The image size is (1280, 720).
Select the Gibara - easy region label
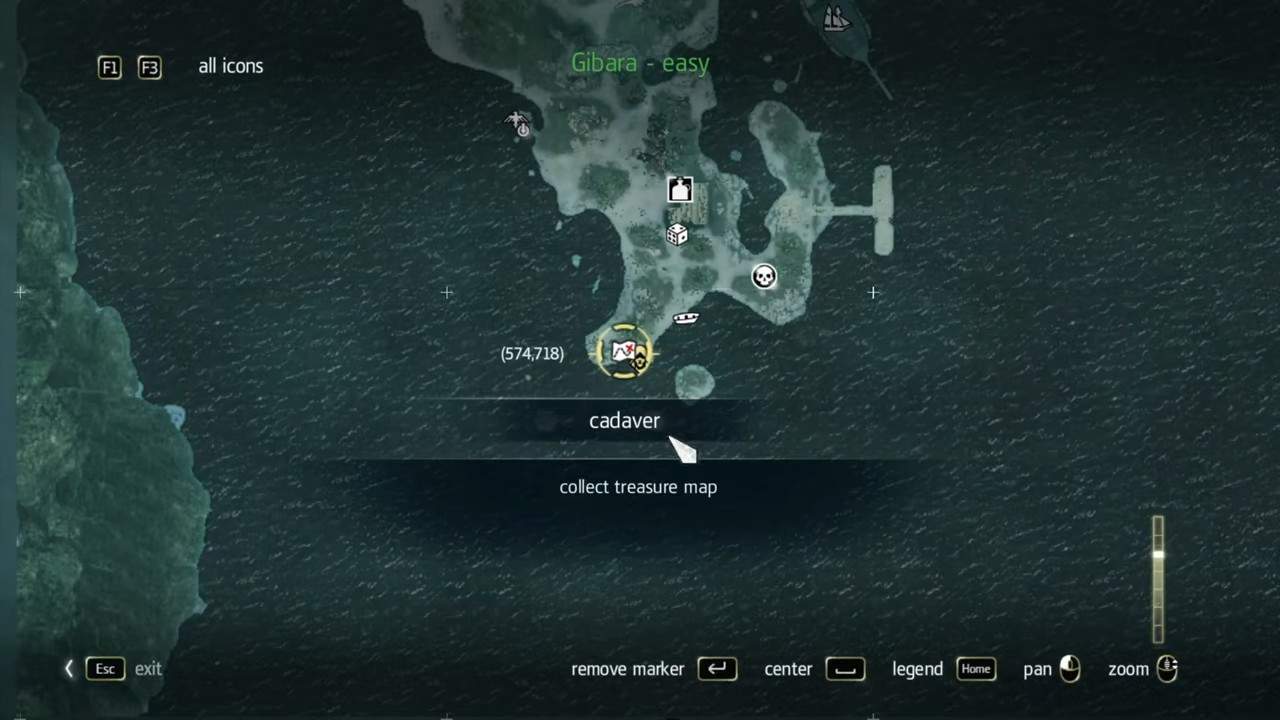(x=640, y=63)
